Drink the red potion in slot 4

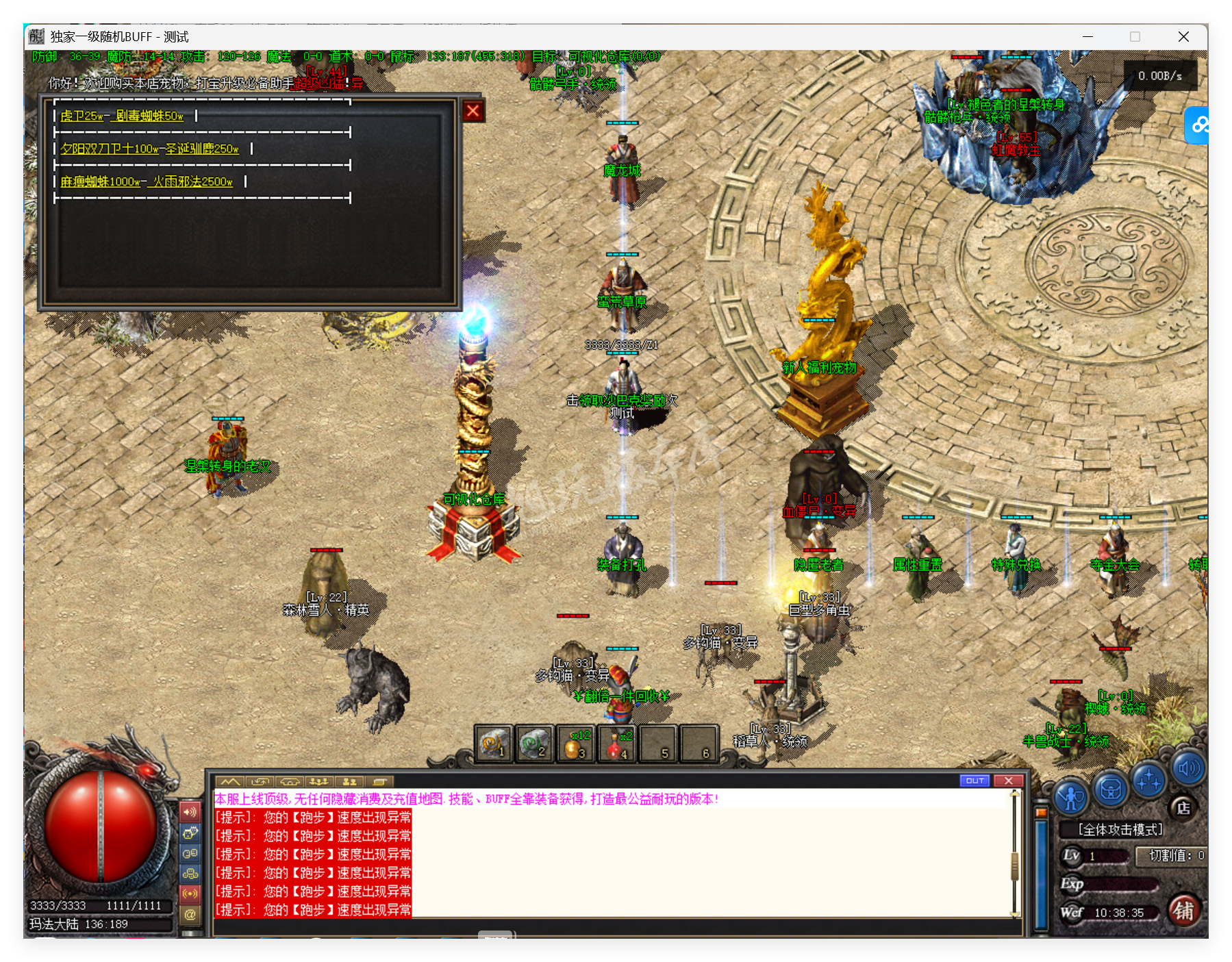tap(616, 744)
